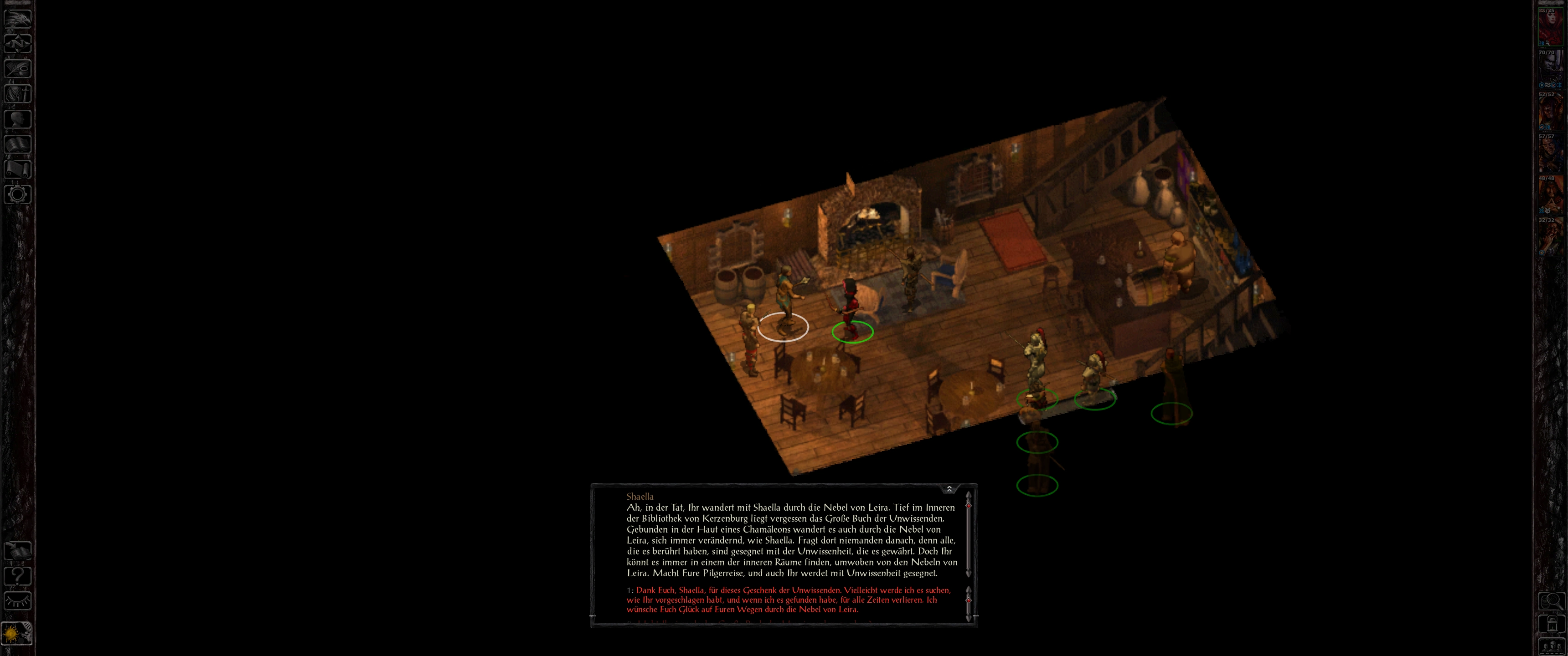1568x656 pixels.
Task: Return to game via eagle icon
Action: point(18,18)
